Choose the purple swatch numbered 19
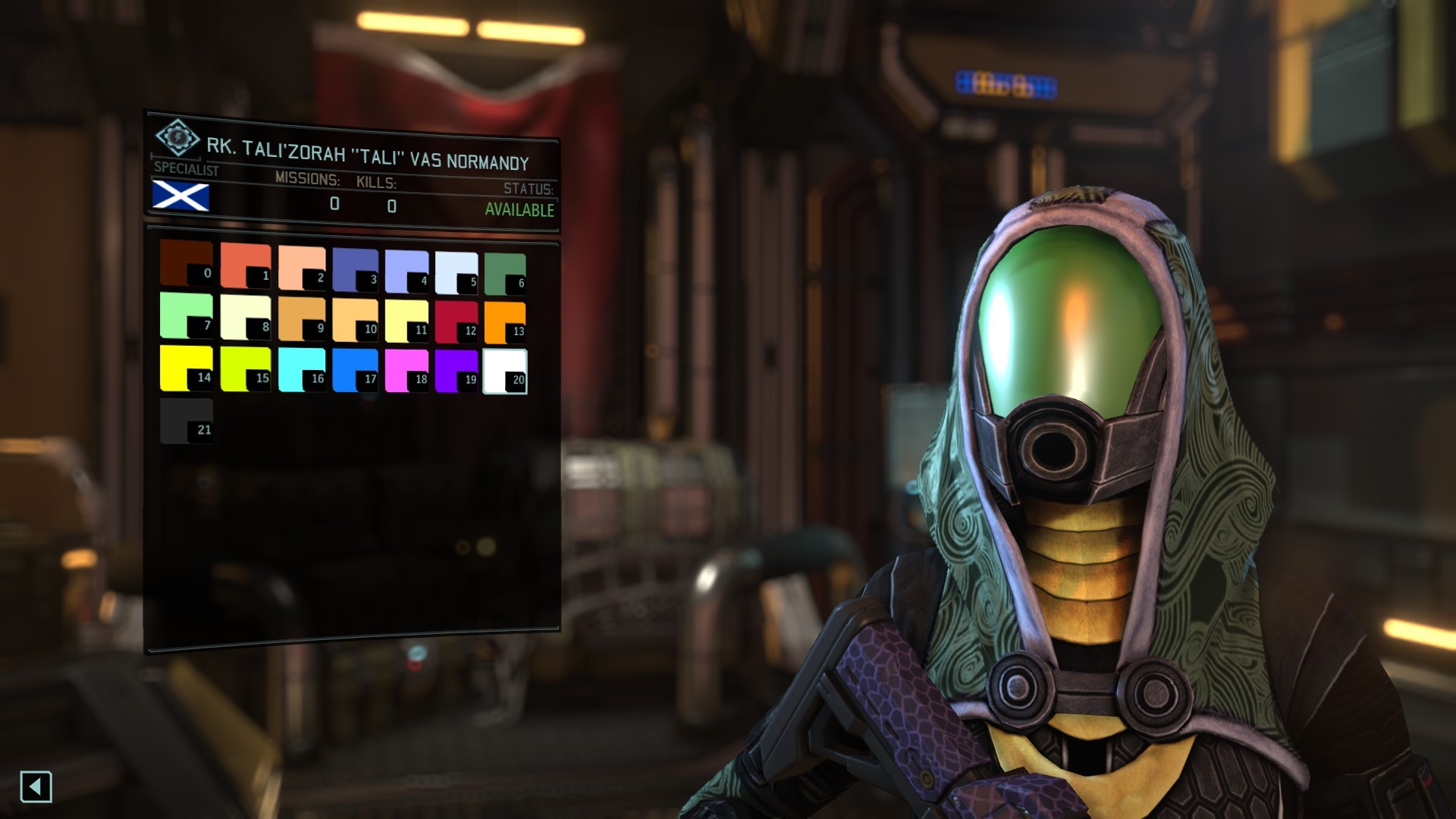1456x819 pixels. [456, 371]
